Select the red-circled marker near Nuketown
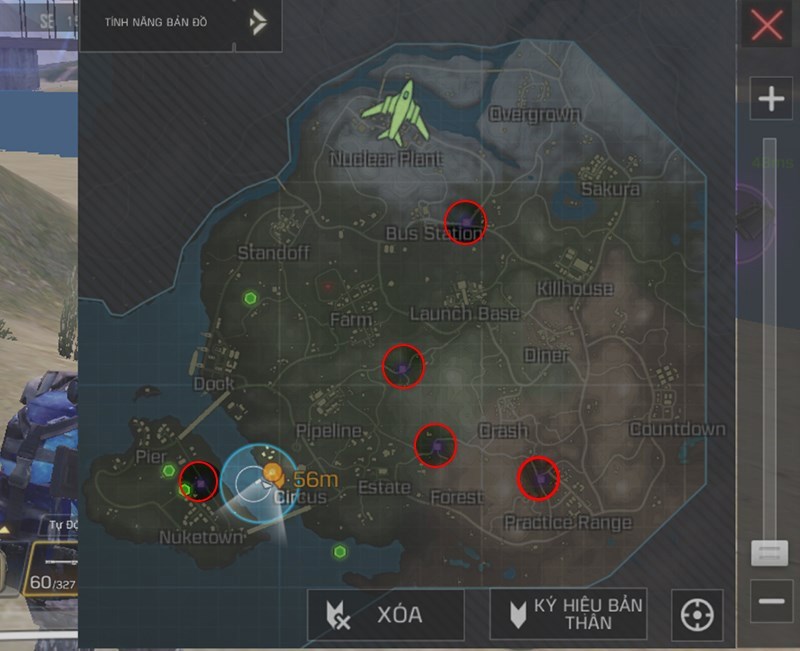The width and height of the screenshot is (800, 651). [x=199, y=482]
